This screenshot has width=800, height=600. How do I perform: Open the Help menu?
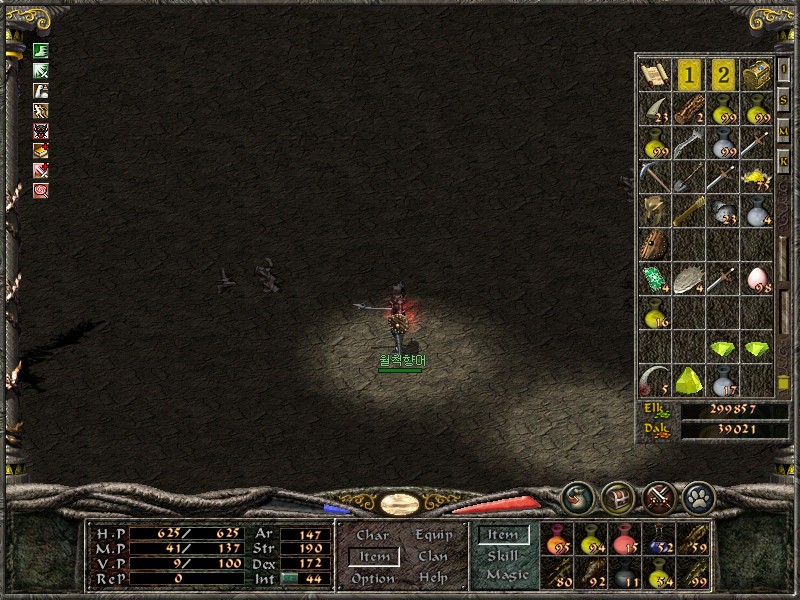(x=433, y=578)
